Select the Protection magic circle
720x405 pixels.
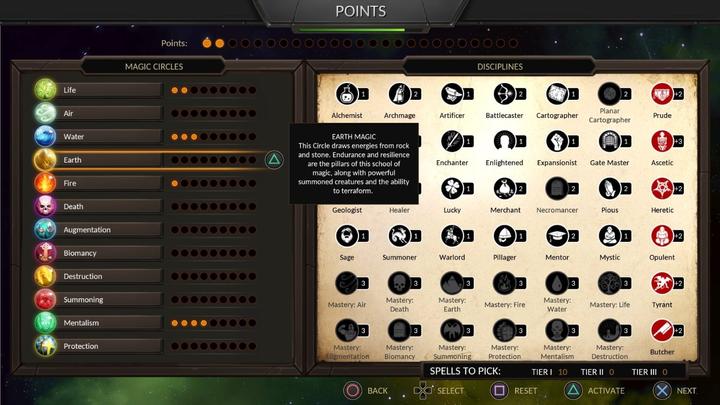[x=98, y=346]
